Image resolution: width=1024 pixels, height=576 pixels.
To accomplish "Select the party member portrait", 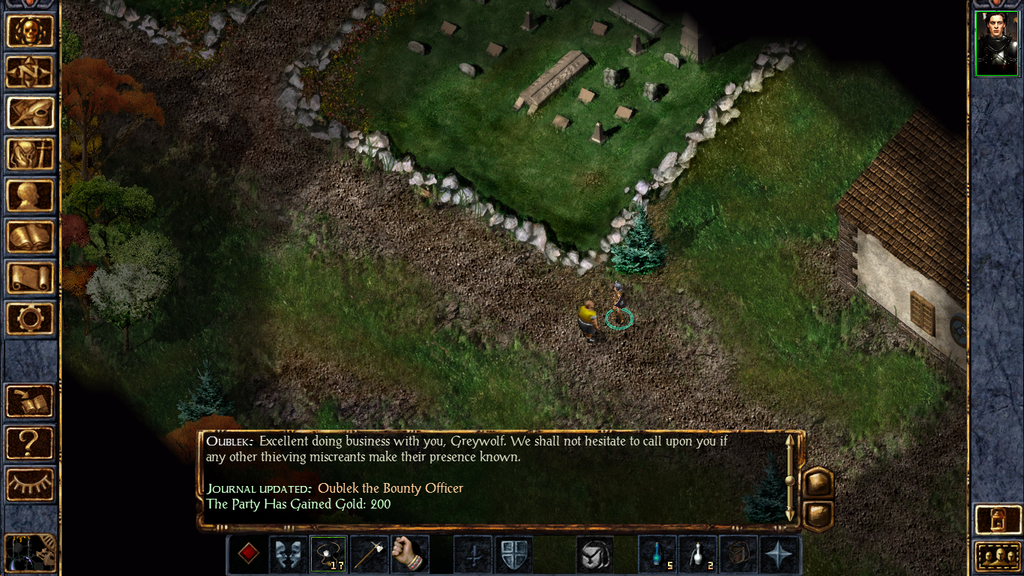I will (x=995, y=44).
